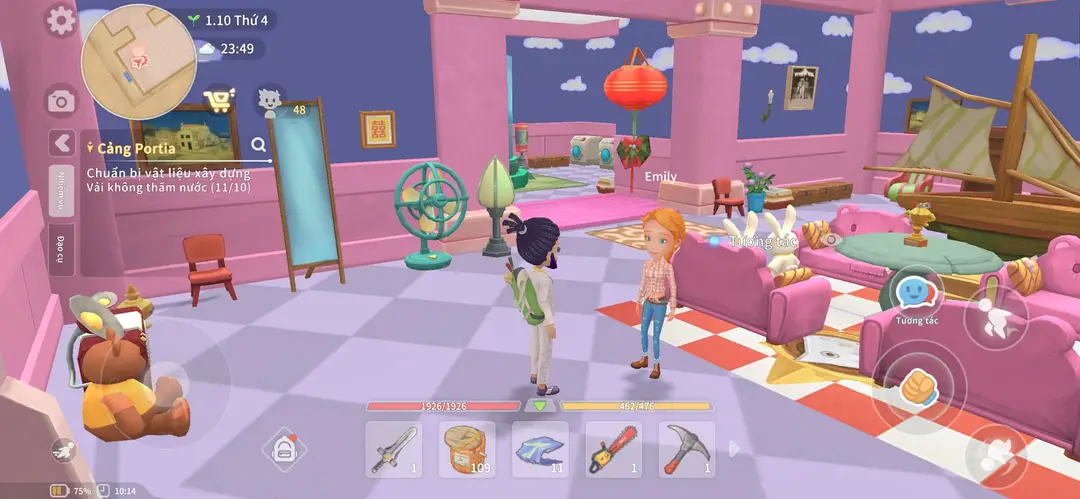Collapse the quest panel with left arrow
1080x499 pixels.
(x=62, y=143)
